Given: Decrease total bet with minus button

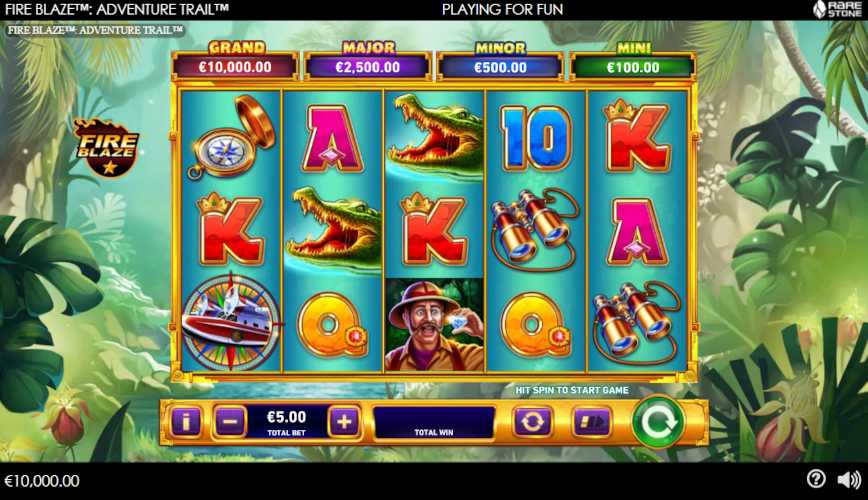Looking at the screenshot, I should tap(229, 422).
